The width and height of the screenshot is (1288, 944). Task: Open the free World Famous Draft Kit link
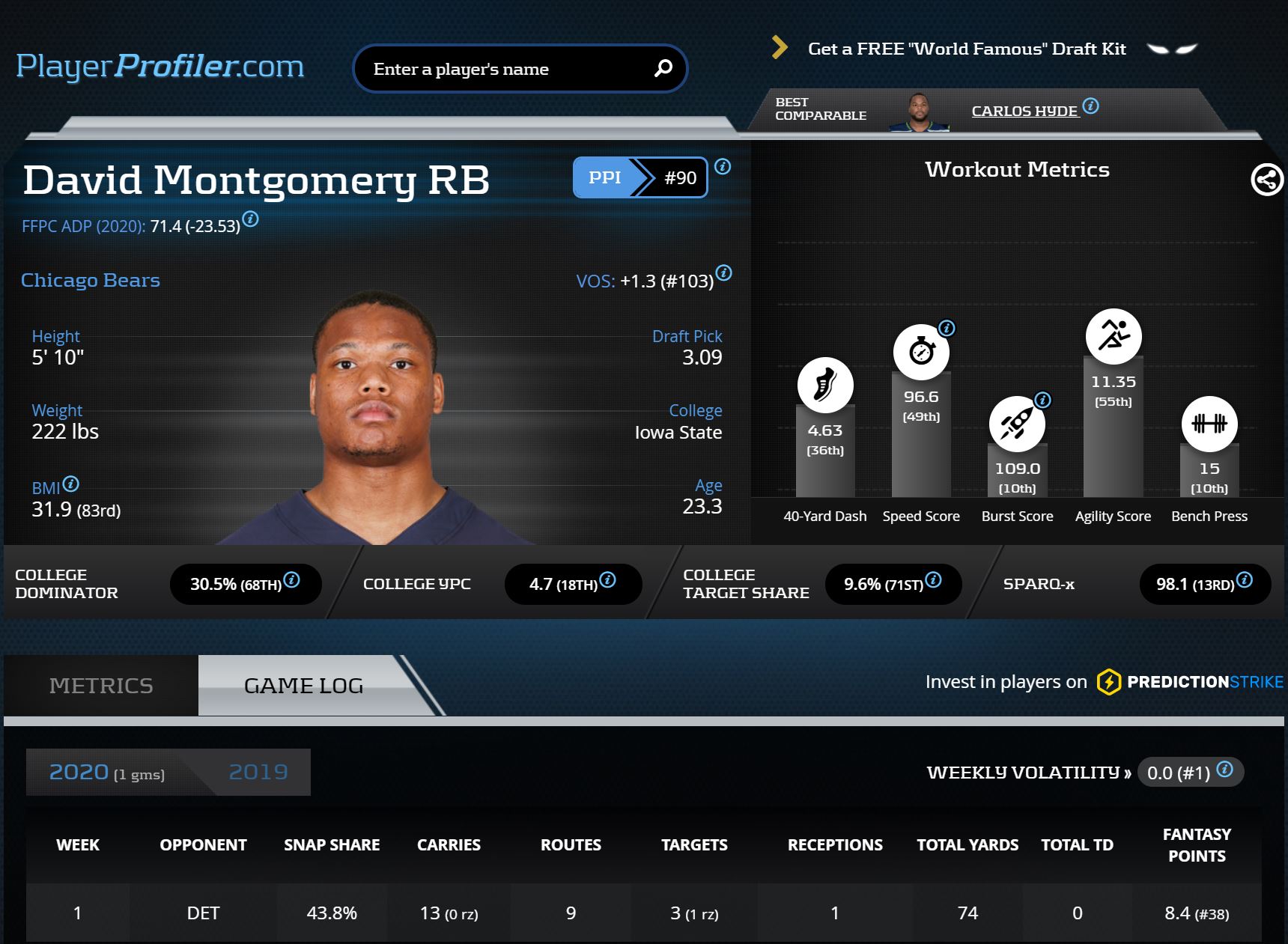pos(966,49)
